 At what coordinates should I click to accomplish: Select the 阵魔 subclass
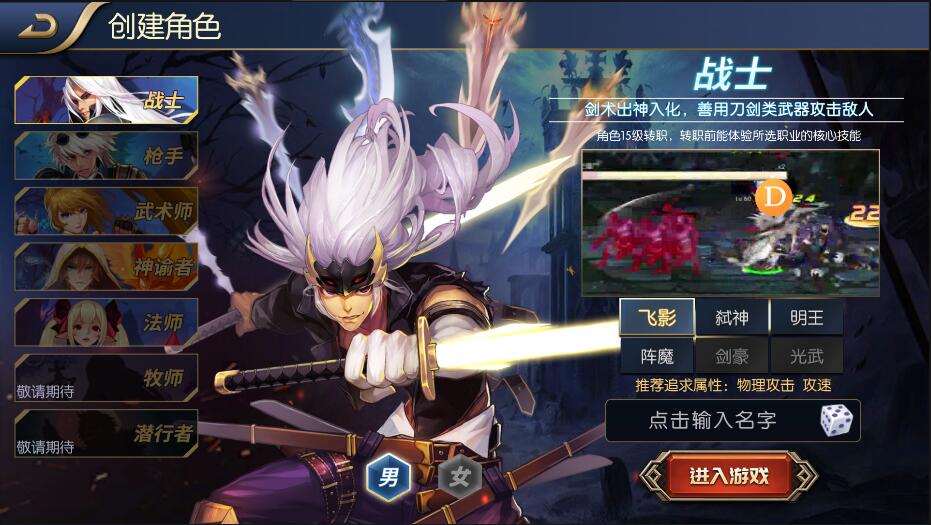click(x=657, y=355)
